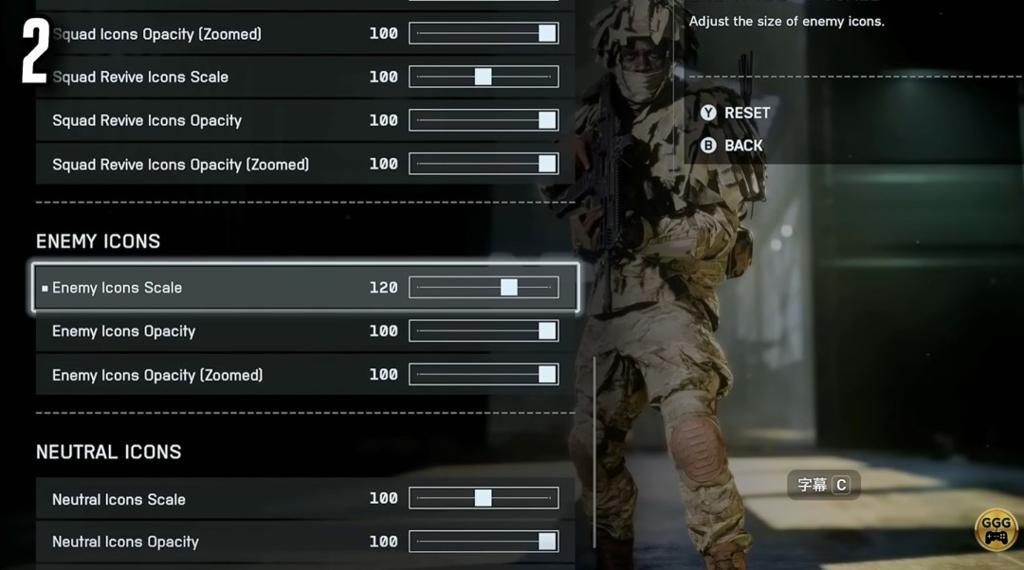The width and height of the screenshot is (1024, 570).
Task: Click the RESET option
Action: coord(736,113)
